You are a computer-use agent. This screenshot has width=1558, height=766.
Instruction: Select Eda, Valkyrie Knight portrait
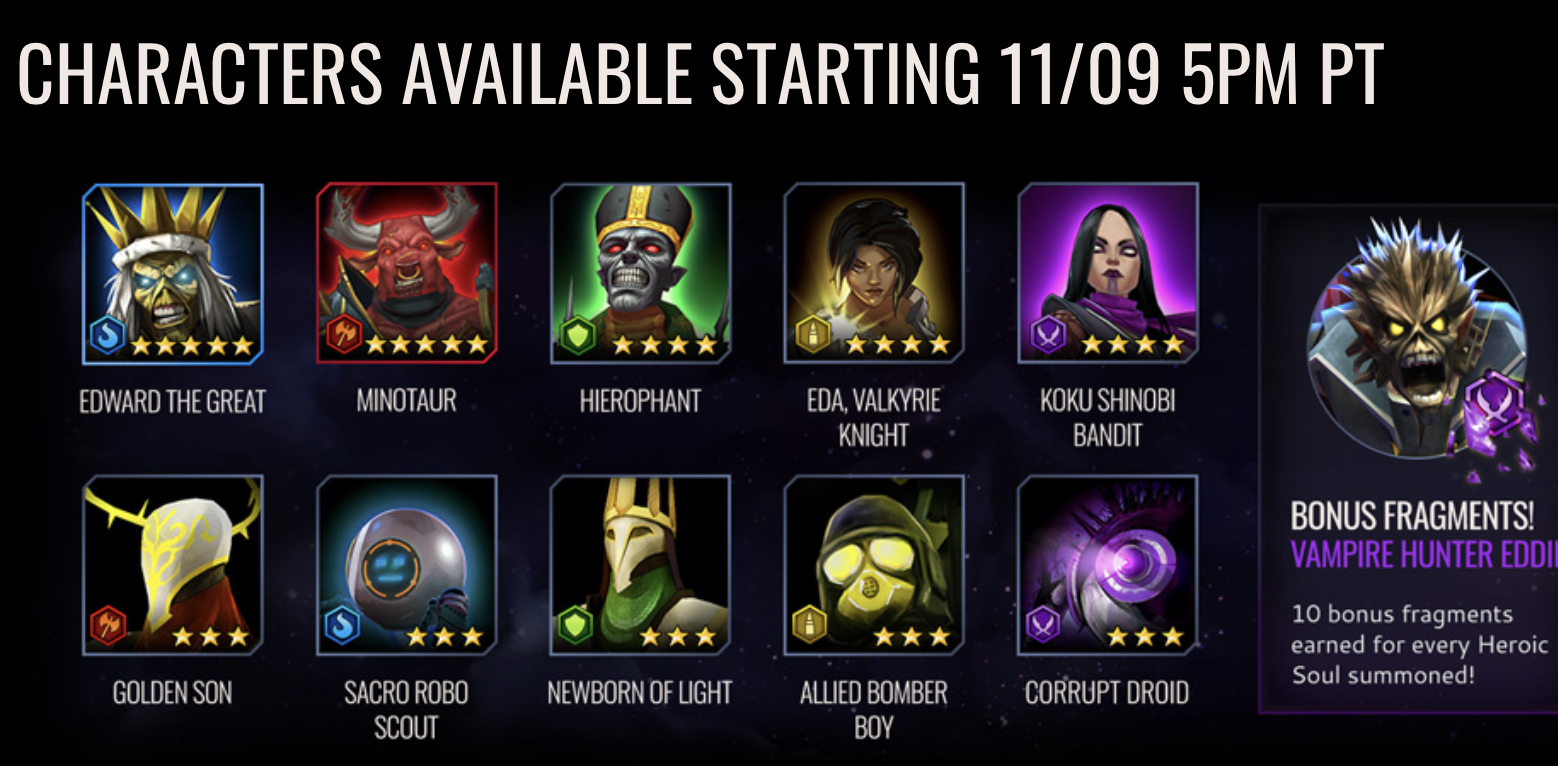click(874, 273)
